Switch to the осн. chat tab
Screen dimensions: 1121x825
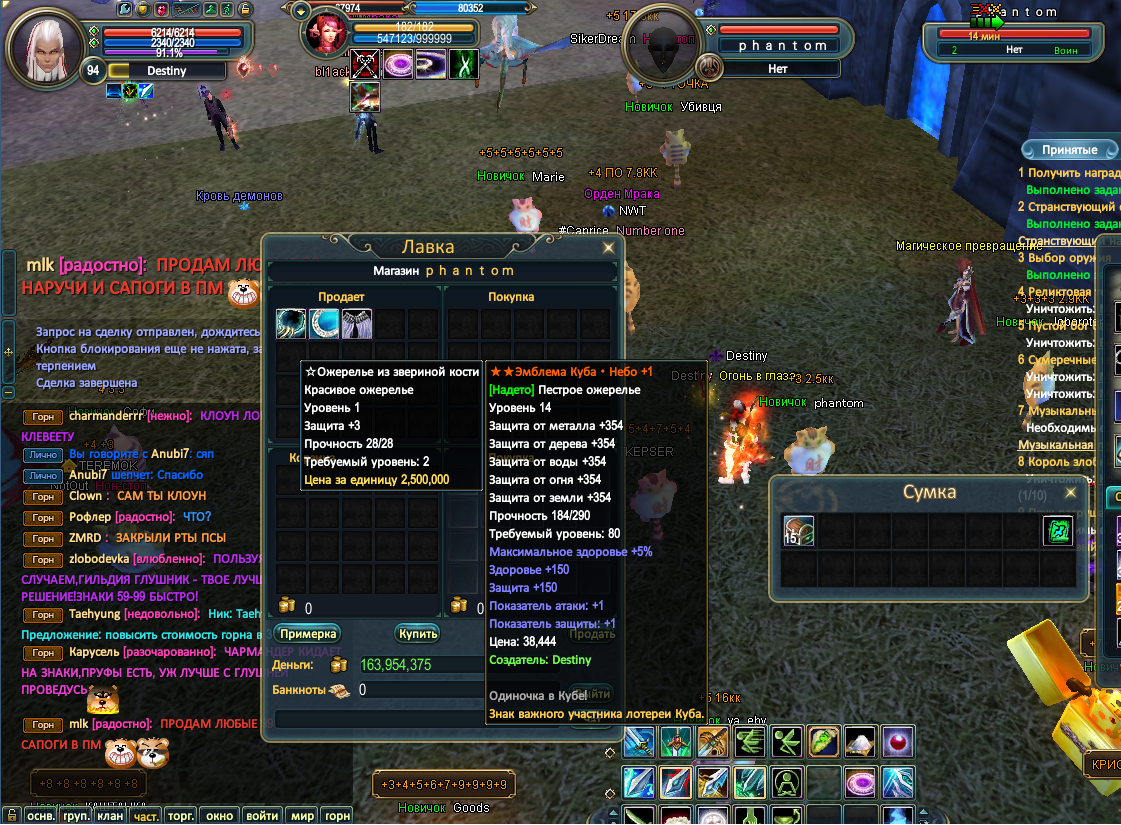click(x=41, y=816)
